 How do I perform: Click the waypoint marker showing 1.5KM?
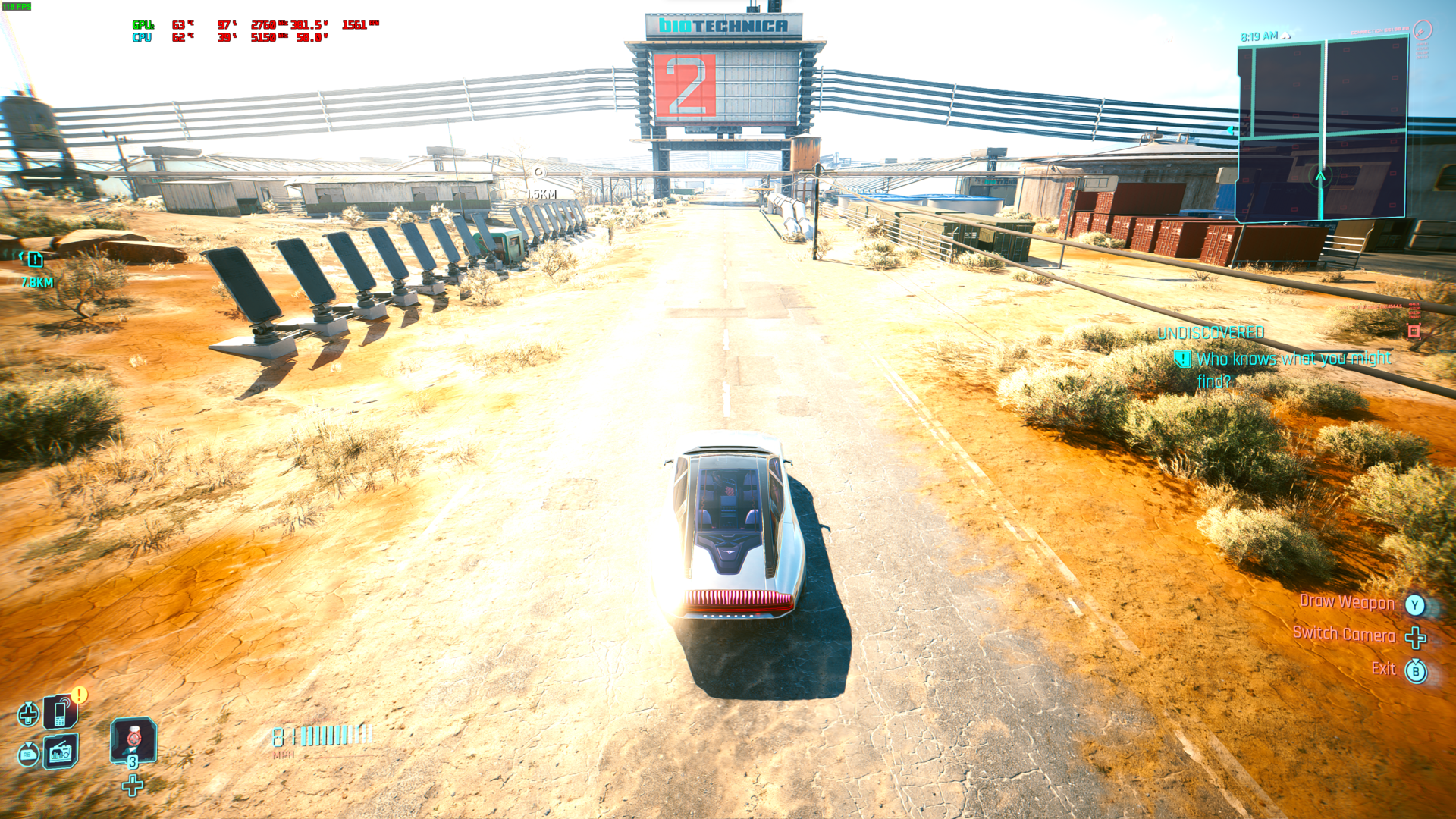coord(539,173)
